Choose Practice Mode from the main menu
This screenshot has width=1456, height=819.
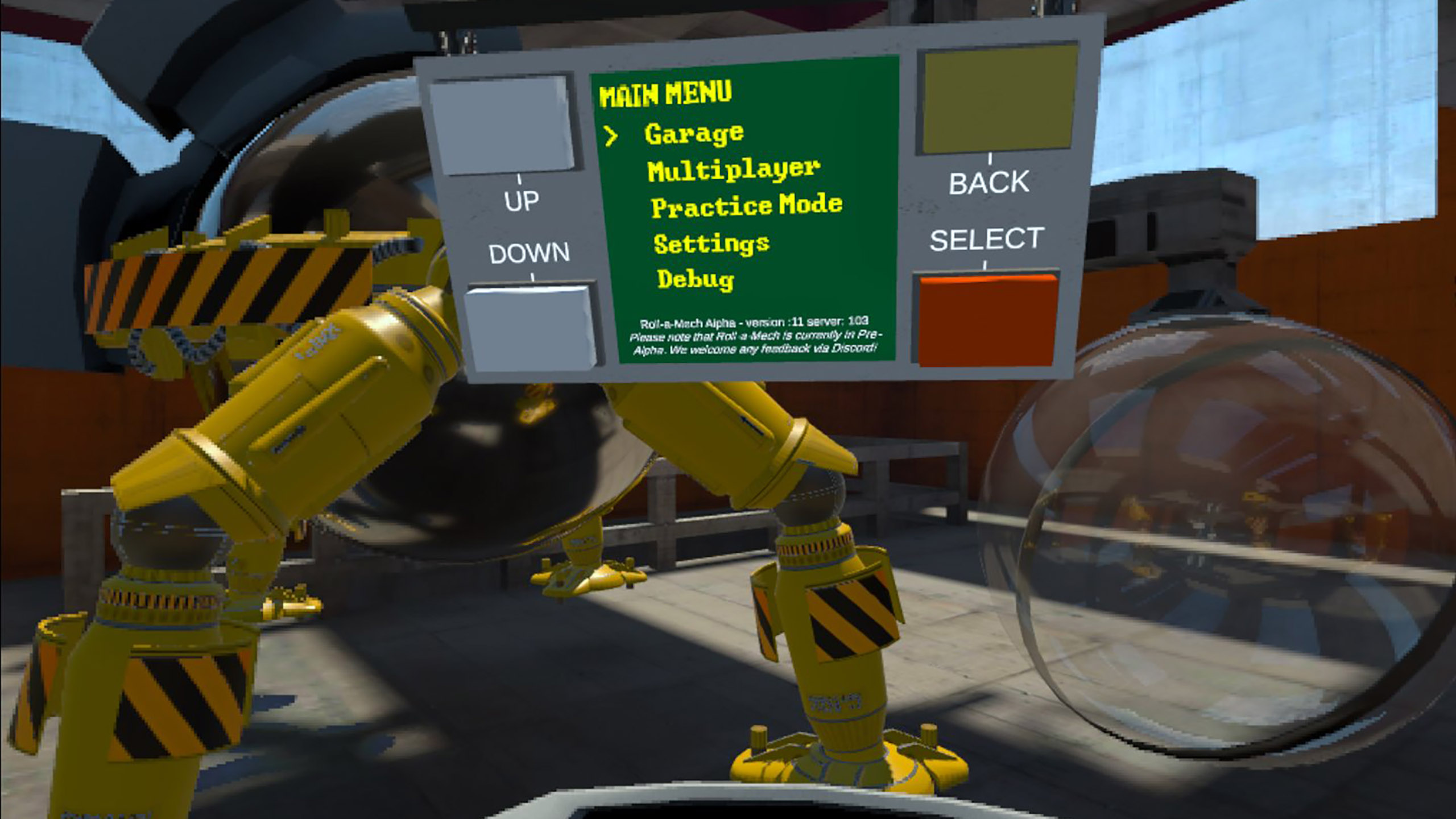point(746,206)
